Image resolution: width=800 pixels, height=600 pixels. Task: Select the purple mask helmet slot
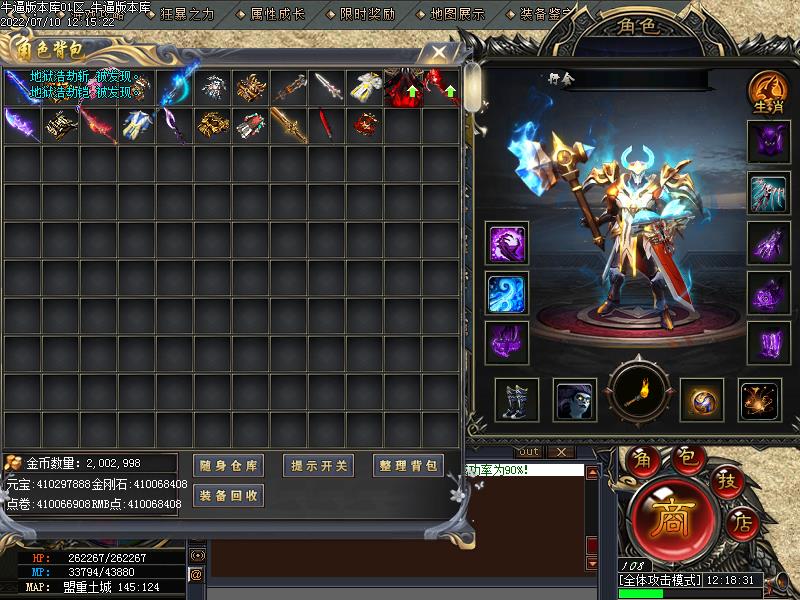(x=769, y=142)
